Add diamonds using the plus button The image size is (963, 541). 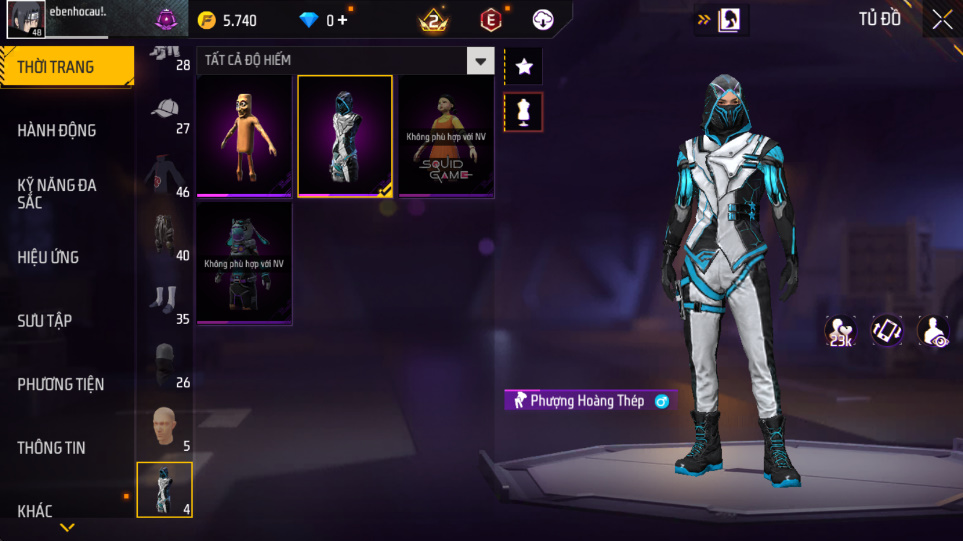343,20
